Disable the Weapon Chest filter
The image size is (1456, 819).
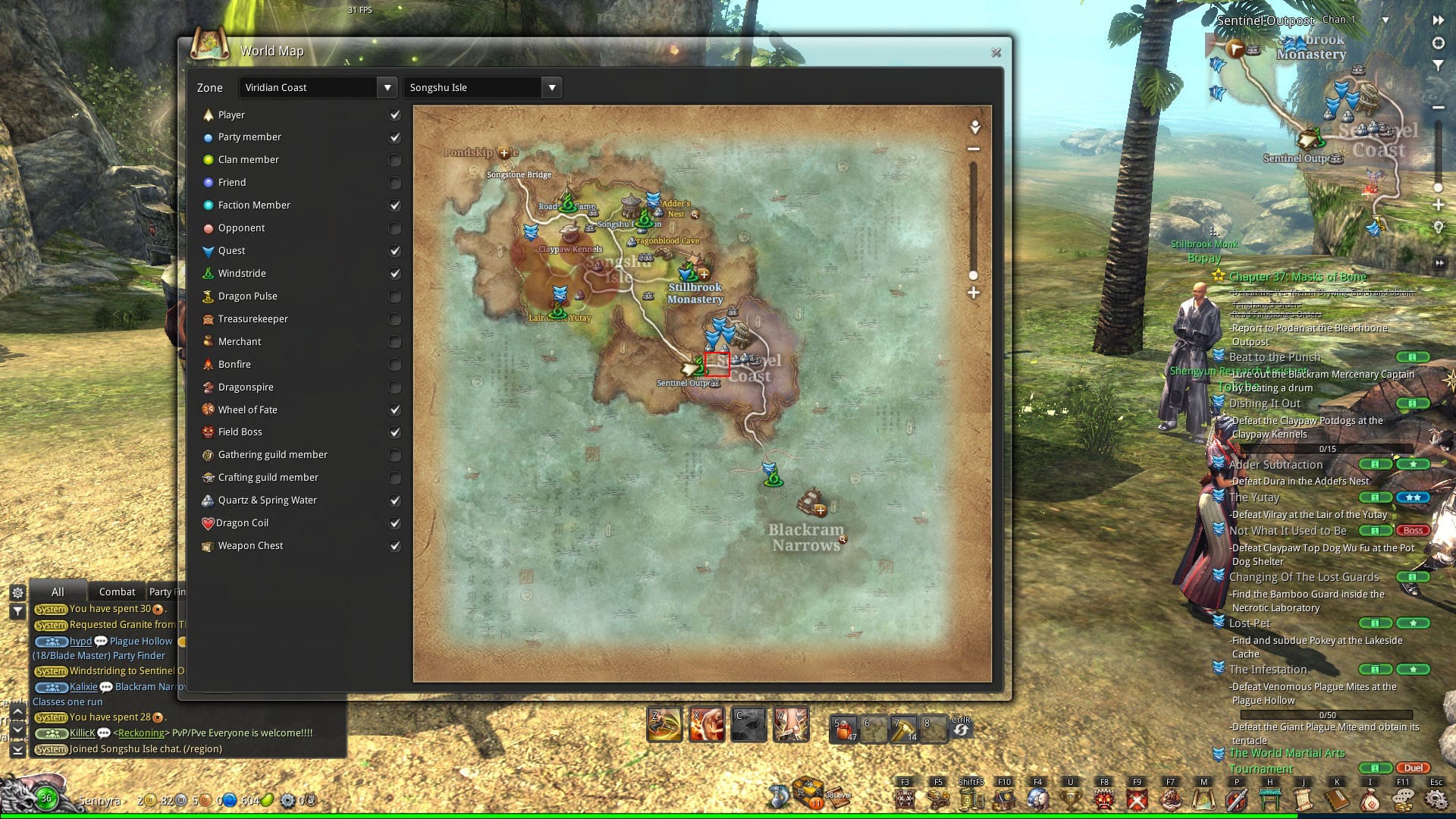394,546
